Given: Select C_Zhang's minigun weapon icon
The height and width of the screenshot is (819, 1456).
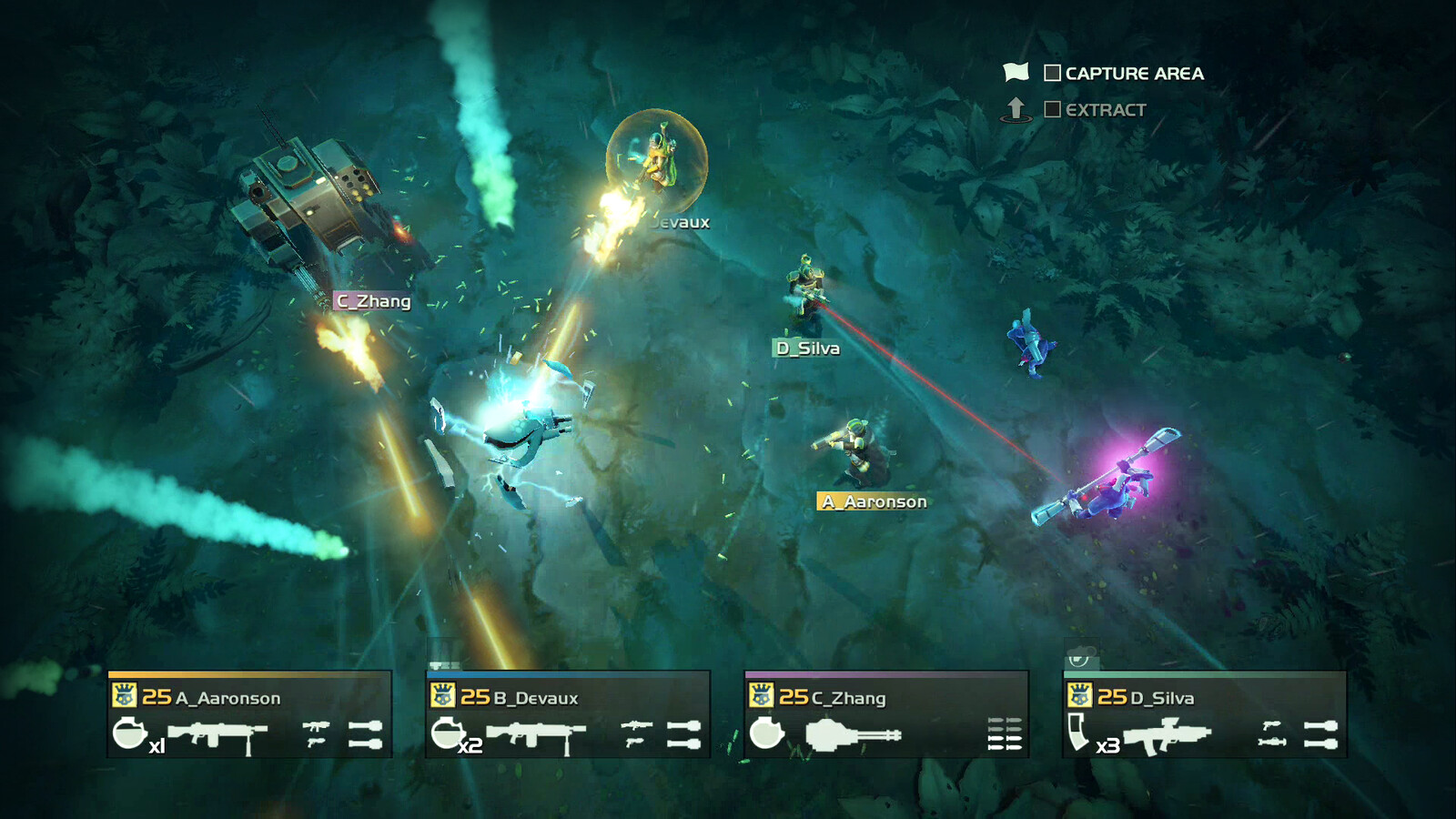Looking at the screenshot, I should (853, 734).
